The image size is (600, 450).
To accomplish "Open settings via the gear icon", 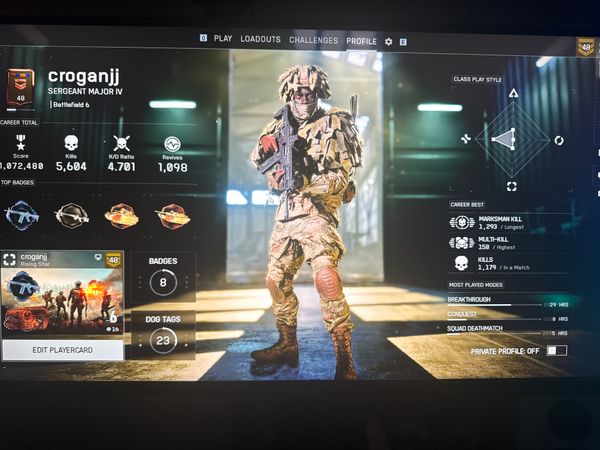I will coord(389,41).
